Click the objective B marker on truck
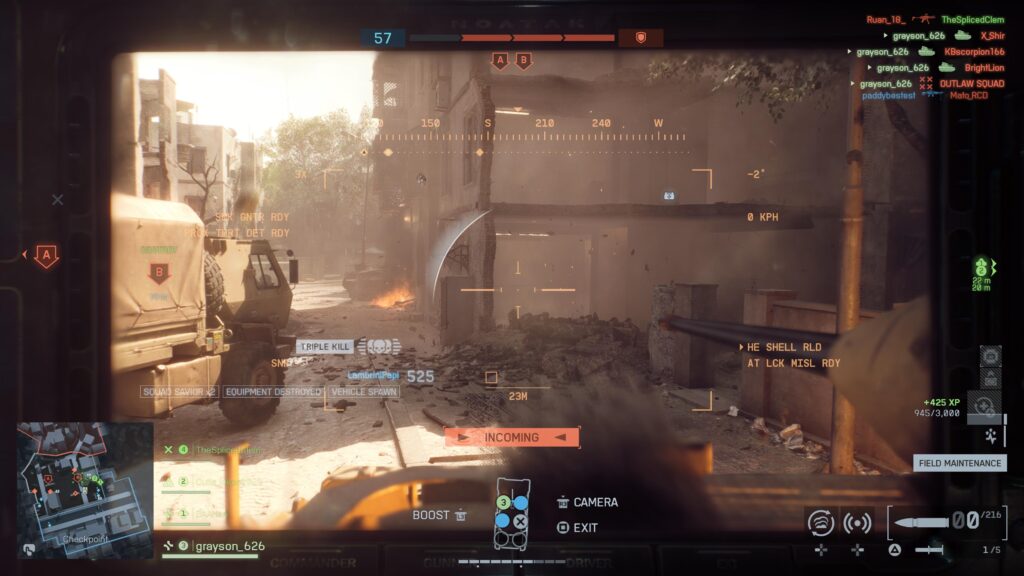The width and height of the screenshot is (1024, 576). (158, 273)
